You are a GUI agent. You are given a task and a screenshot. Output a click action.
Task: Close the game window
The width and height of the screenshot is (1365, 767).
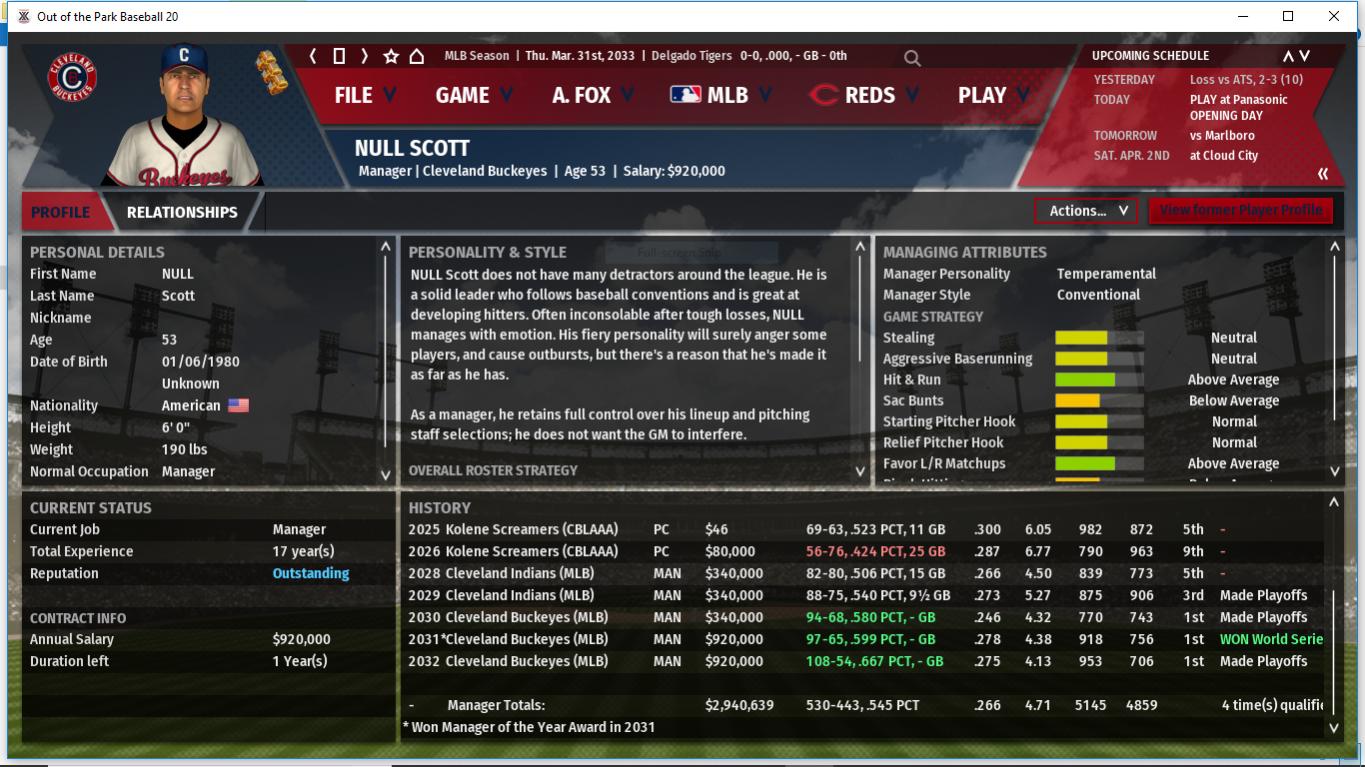pyautogui.click(x=1334, y=16)
